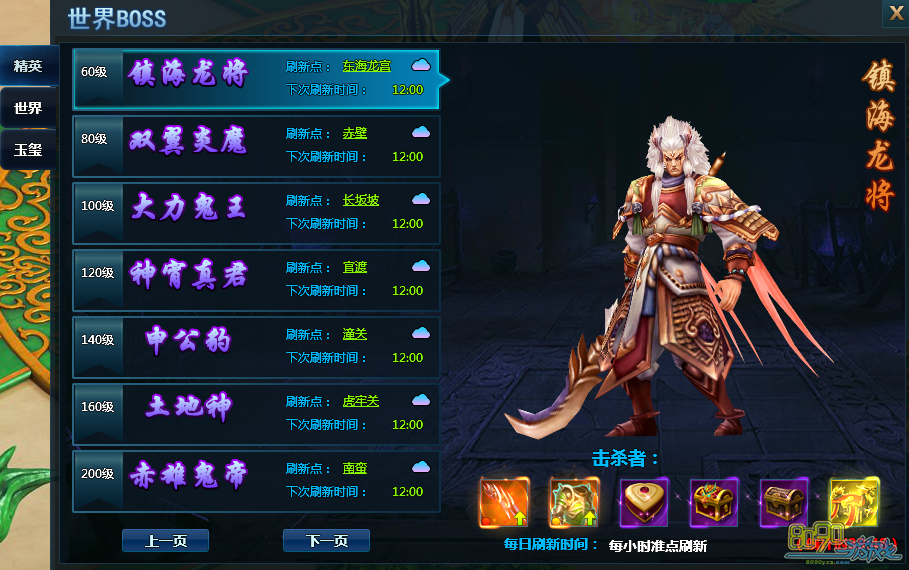Choose the level 200 boss 赤雄鬼帝

189,476
